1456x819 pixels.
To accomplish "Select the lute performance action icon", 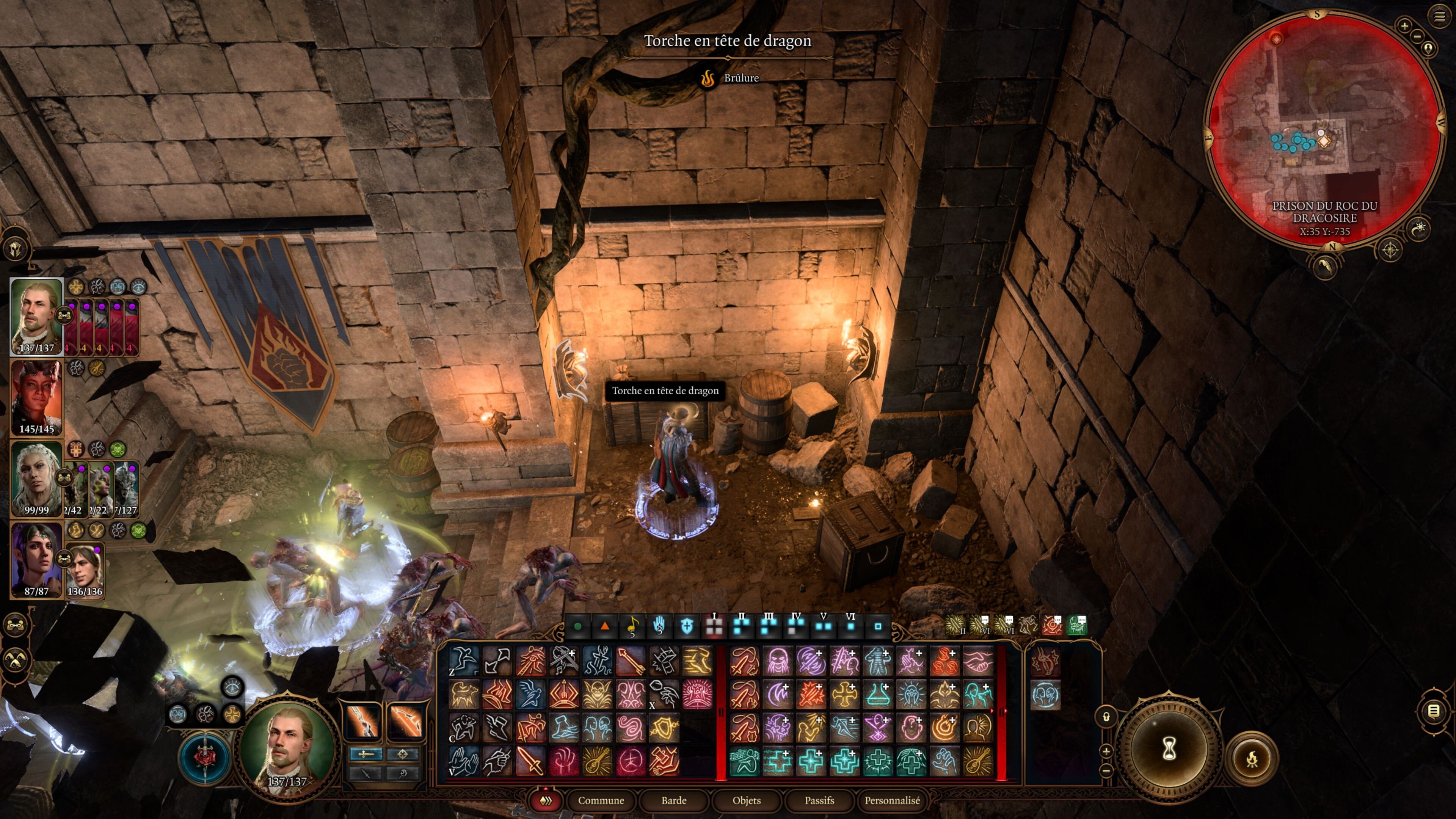I will pyautogui.click(x=597, y=761).
